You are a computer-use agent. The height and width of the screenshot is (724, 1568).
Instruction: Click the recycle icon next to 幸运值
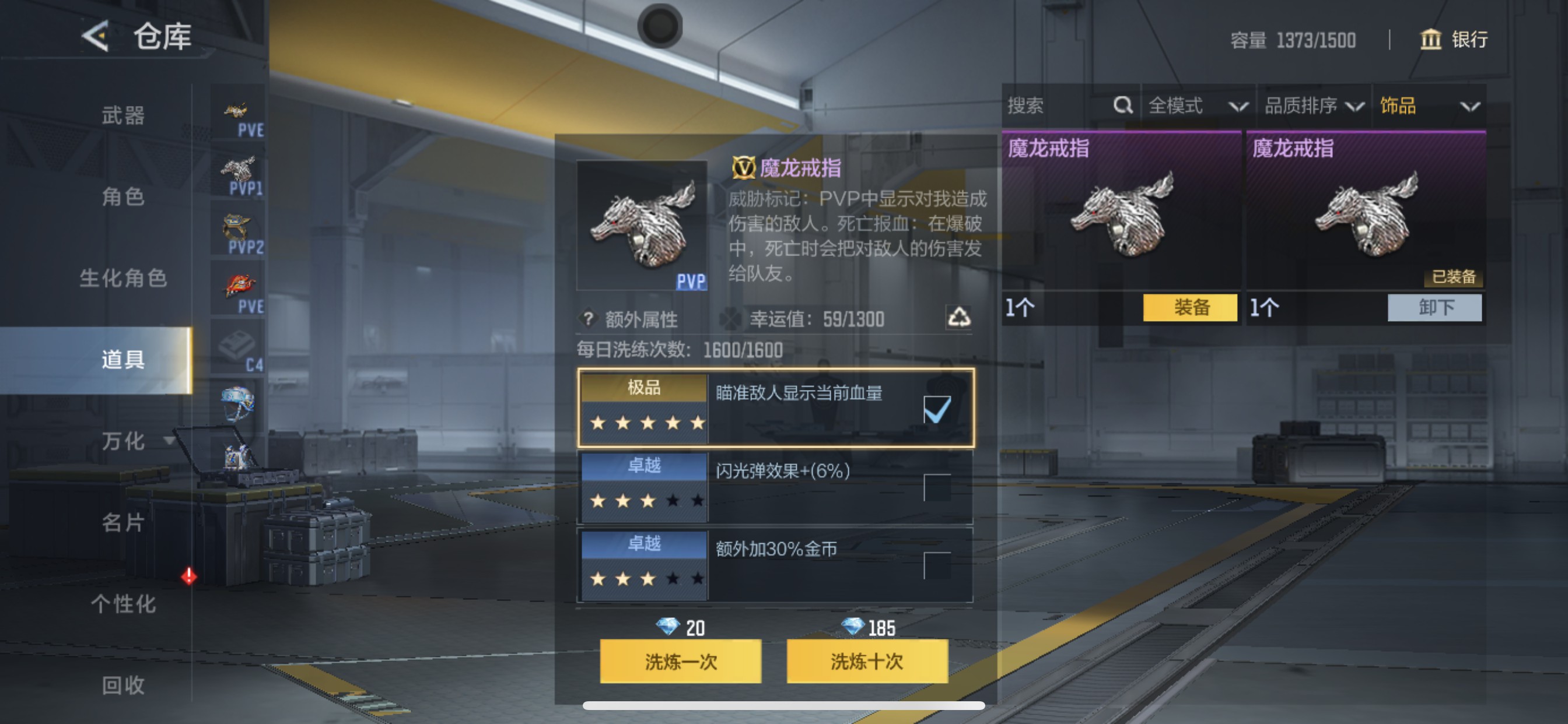962,318
